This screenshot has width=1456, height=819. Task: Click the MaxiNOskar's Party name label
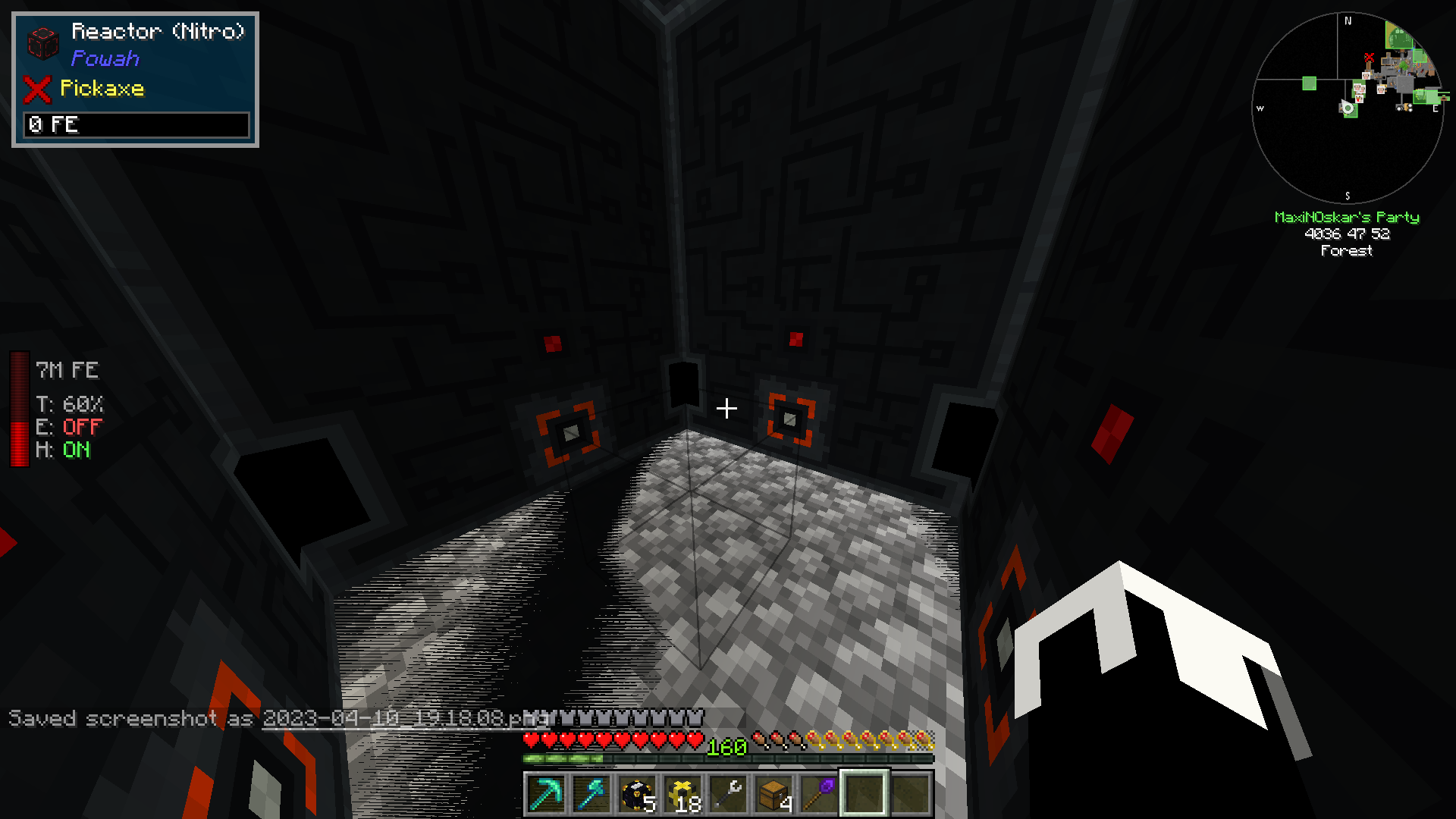tap(1348, 217)
